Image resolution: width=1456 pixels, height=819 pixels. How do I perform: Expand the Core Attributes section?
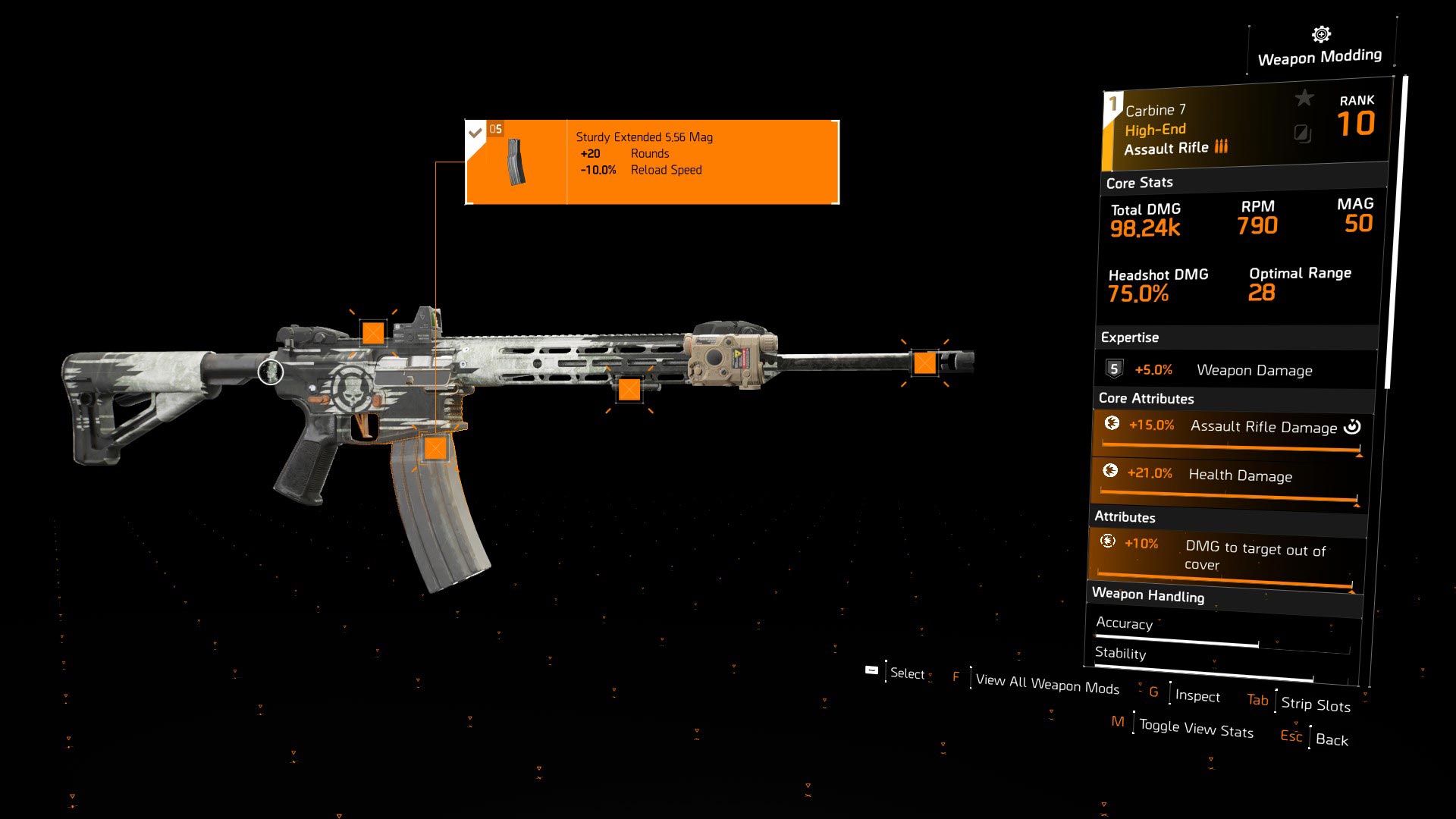[x=1145, y=398]
